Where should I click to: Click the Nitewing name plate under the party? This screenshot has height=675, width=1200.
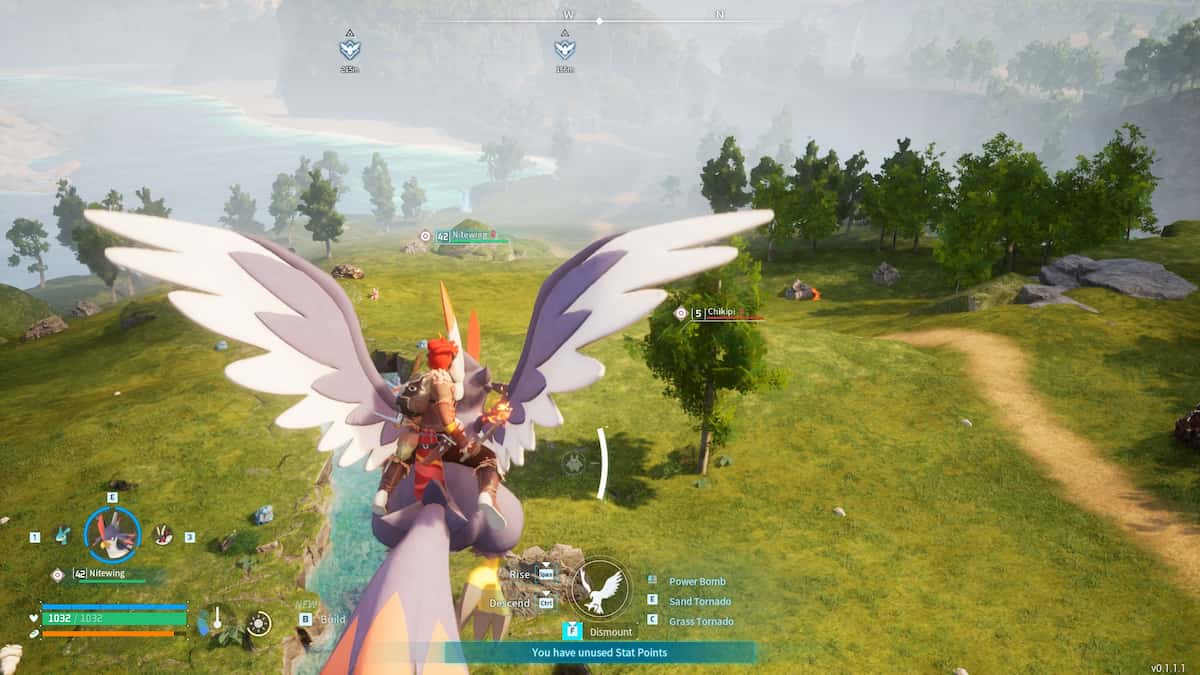pos(107,574)
